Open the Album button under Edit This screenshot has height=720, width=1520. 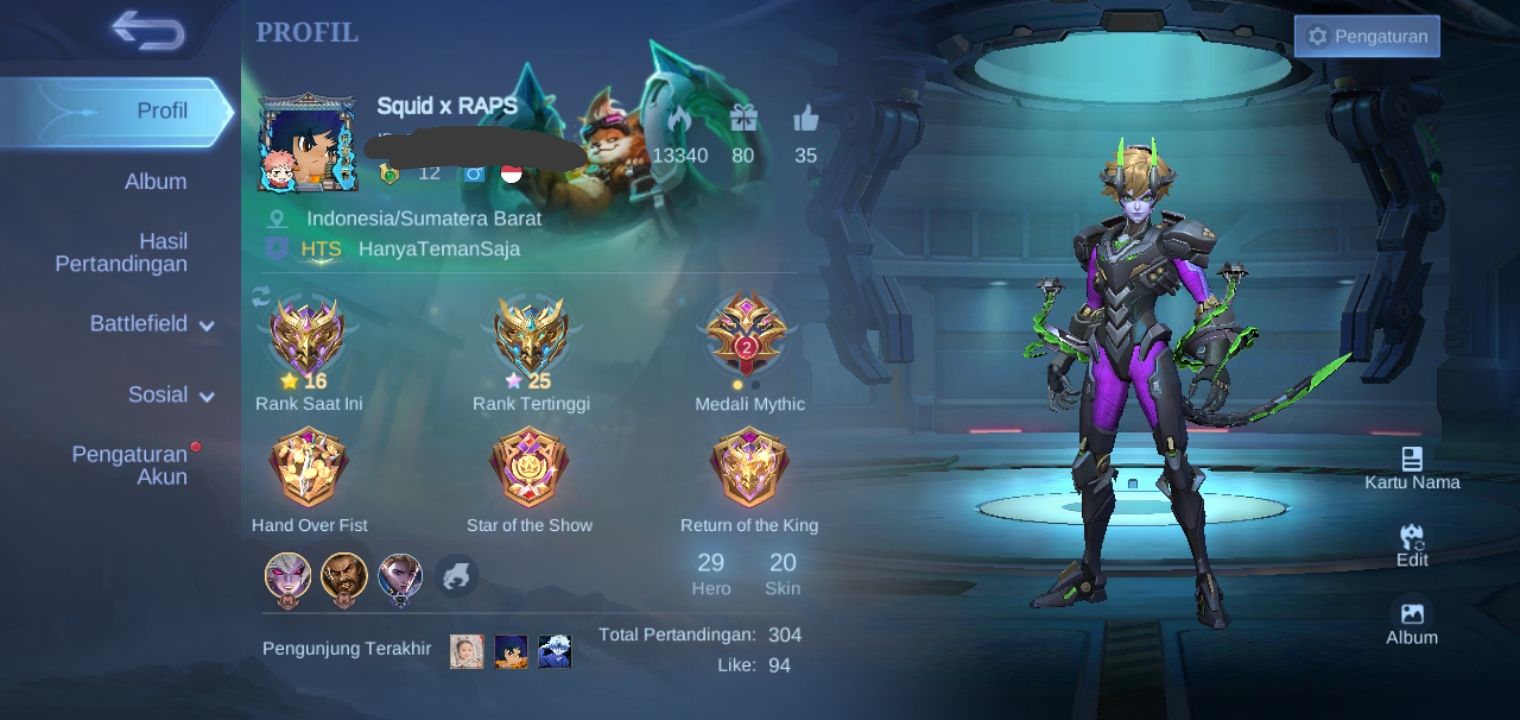[x=1412, y=622]
